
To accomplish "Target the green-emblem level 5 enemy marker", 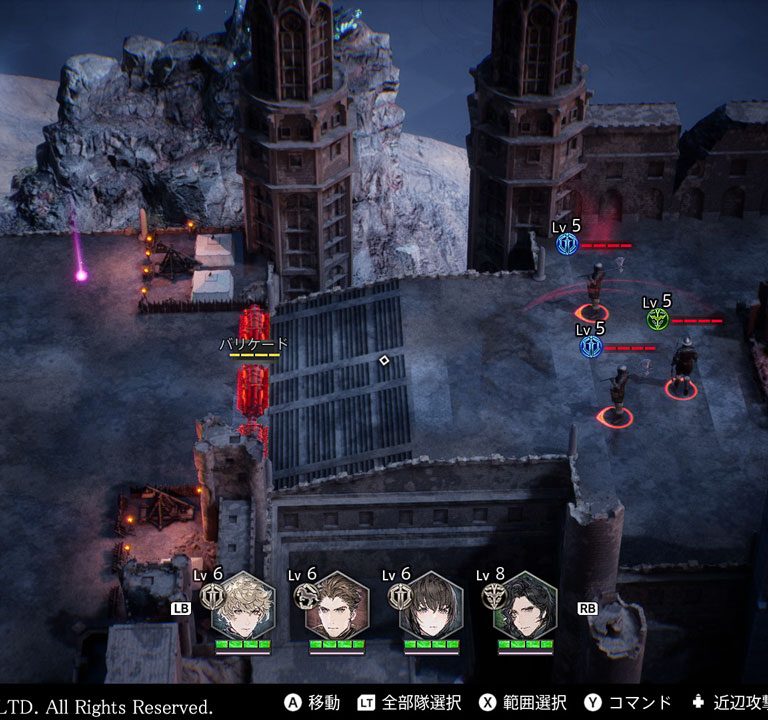I will [657, 319].
